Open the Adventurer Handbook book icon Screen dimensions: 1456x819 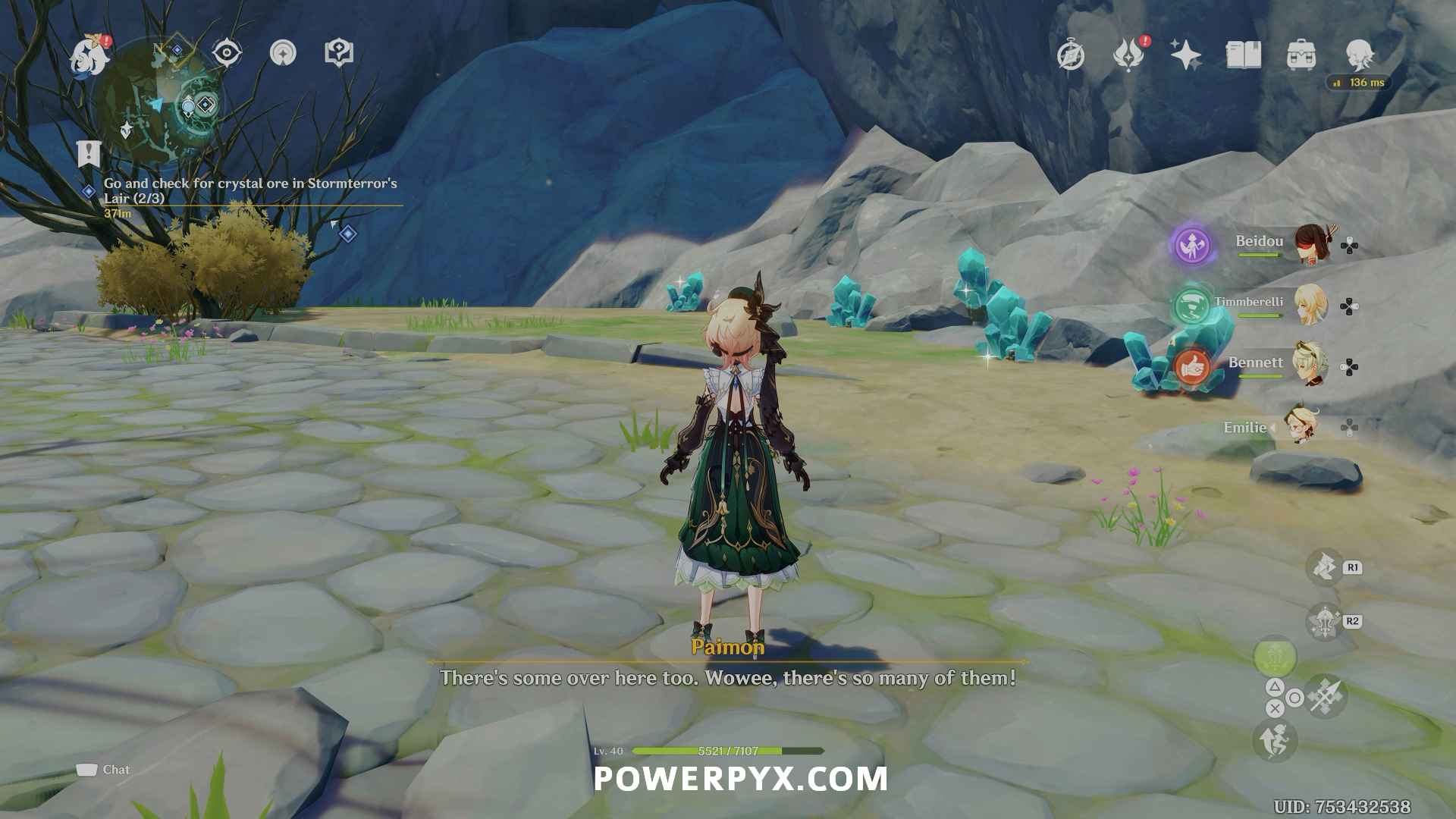(1244, 55)
